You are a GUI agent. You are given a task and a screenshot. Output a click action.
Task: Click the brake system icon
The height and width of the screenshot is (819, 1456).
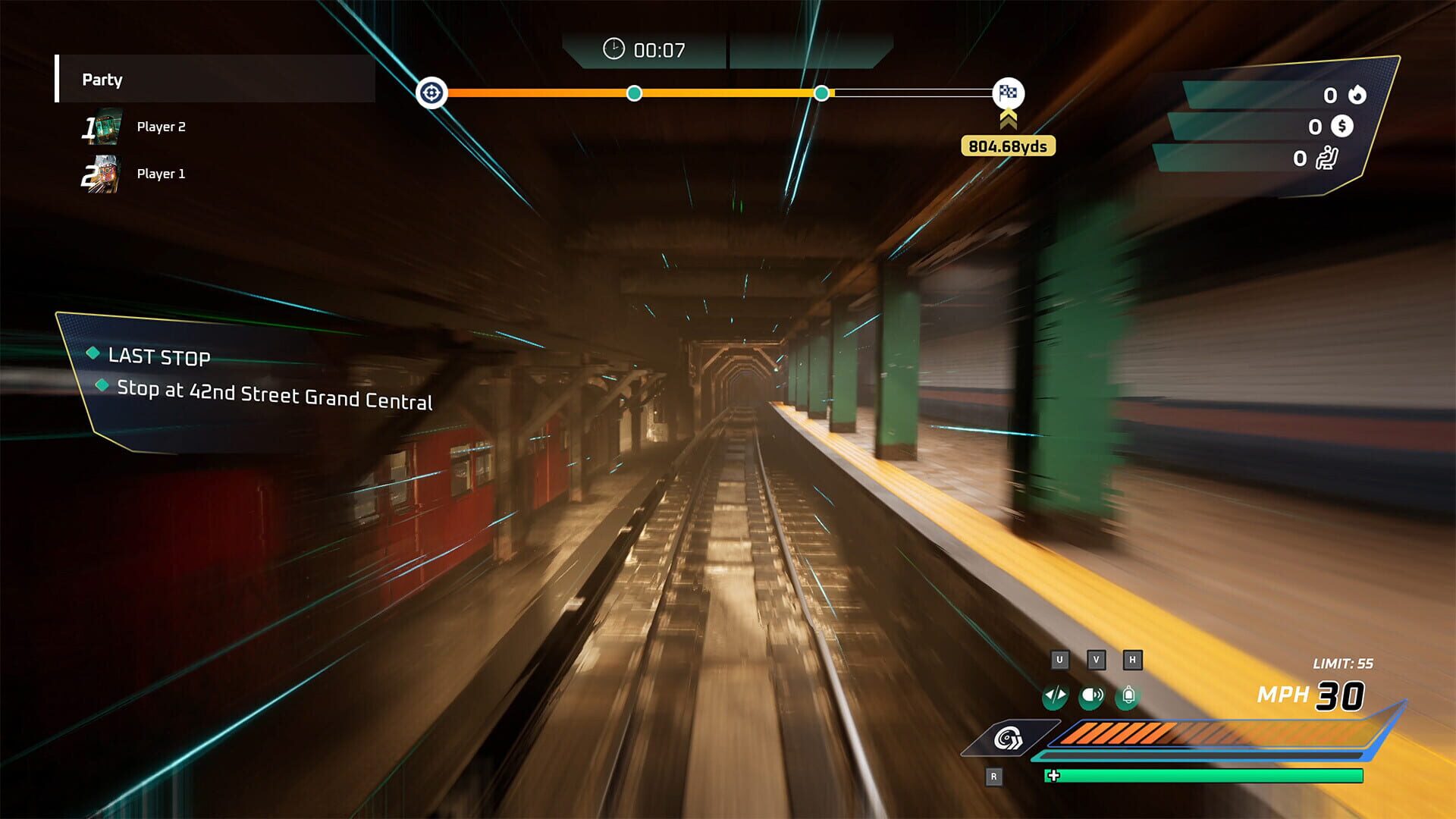coord(1009,736)
